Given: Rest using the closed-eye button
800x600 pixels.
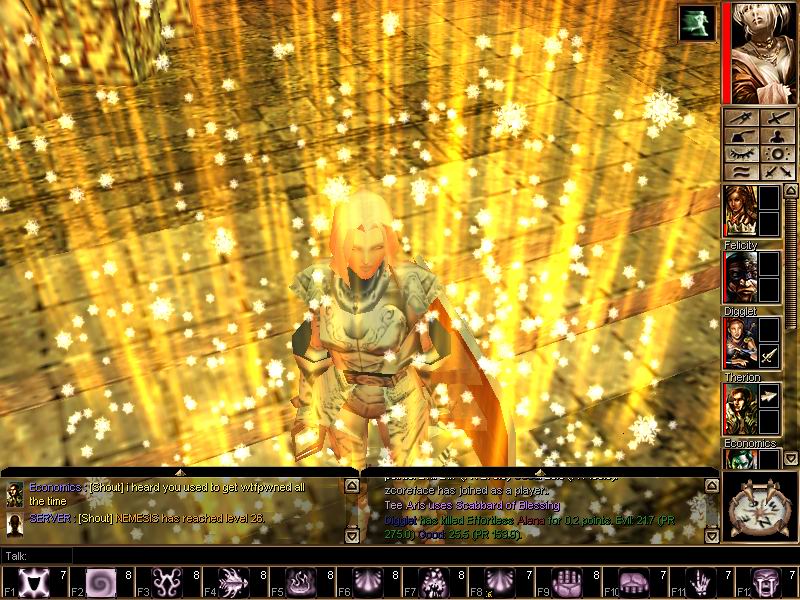Looking at the screenshot, I should pyautogui.click(x=741, y=155).
